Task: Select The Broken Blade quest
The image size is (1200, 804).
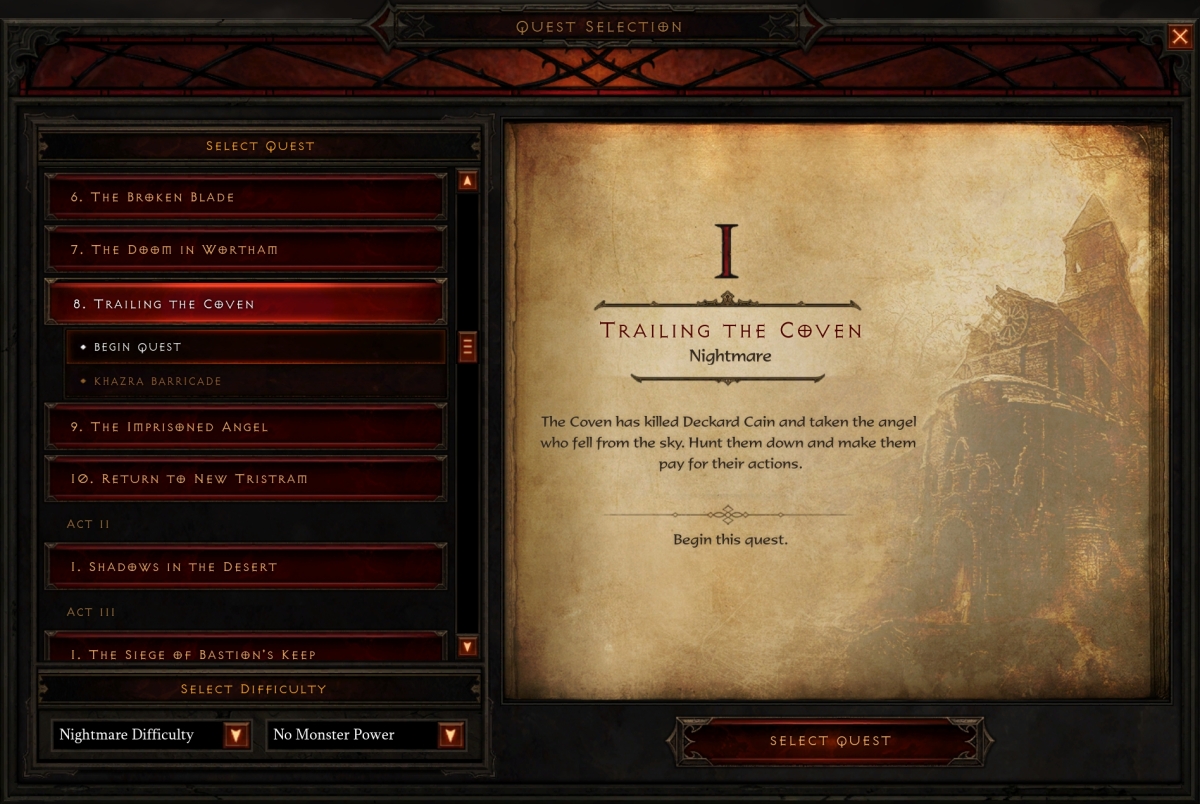Action: pyautogui.click(x=245, y=197)
